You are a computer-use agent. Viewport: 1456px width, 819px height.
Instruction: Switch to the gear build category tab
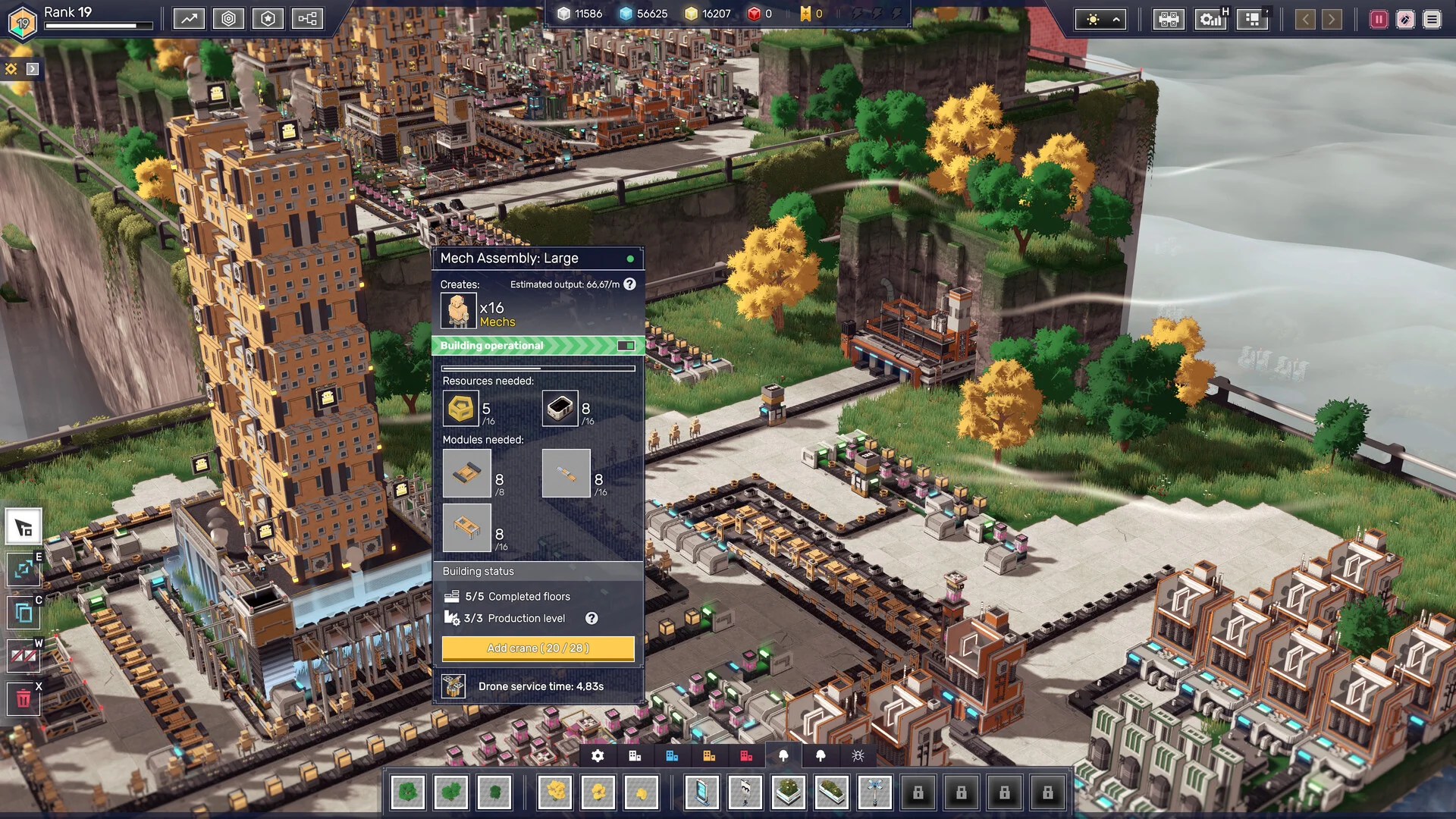click(x=598, y=755)
